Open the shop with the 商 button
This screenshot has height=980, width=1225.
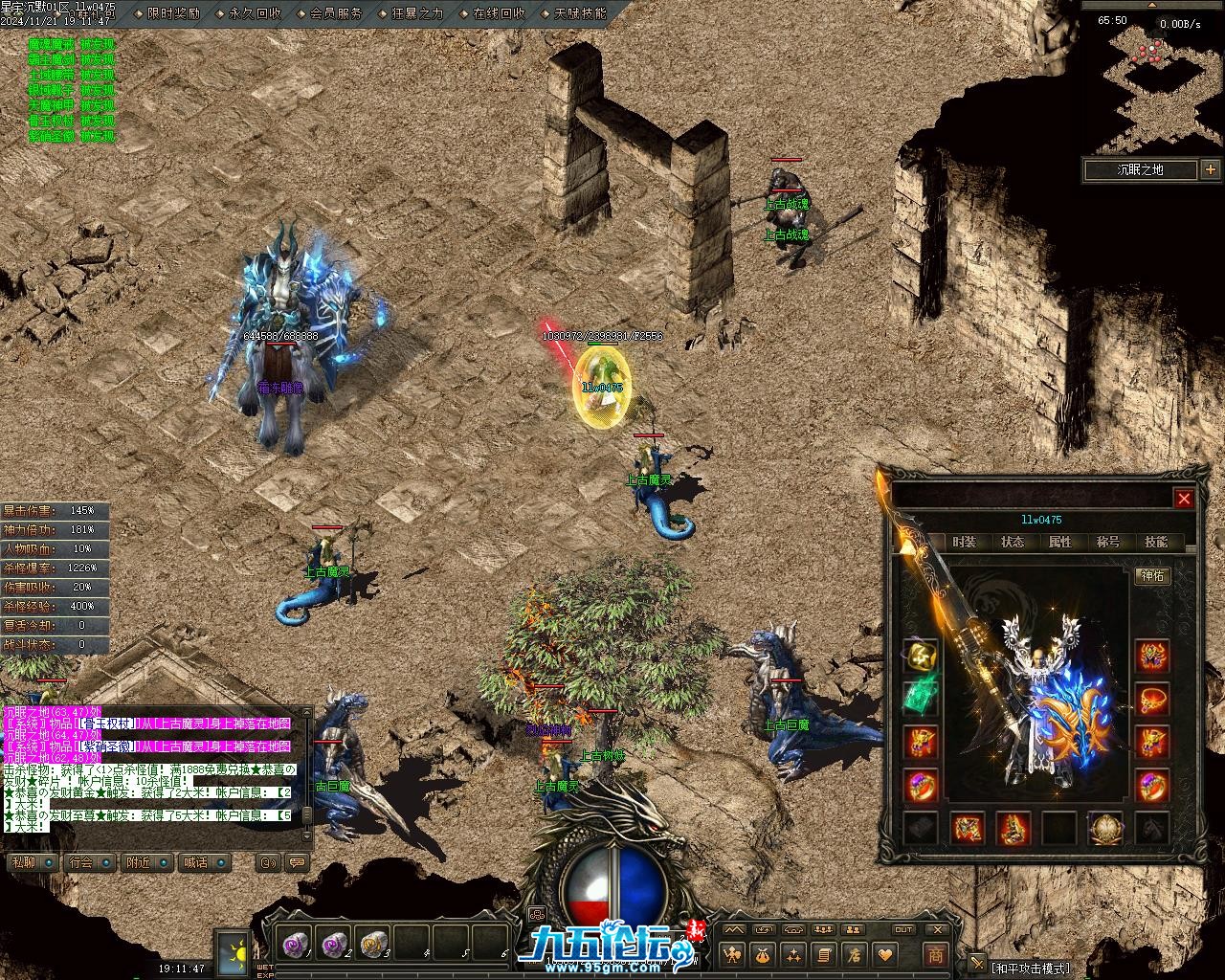(935, 954)
